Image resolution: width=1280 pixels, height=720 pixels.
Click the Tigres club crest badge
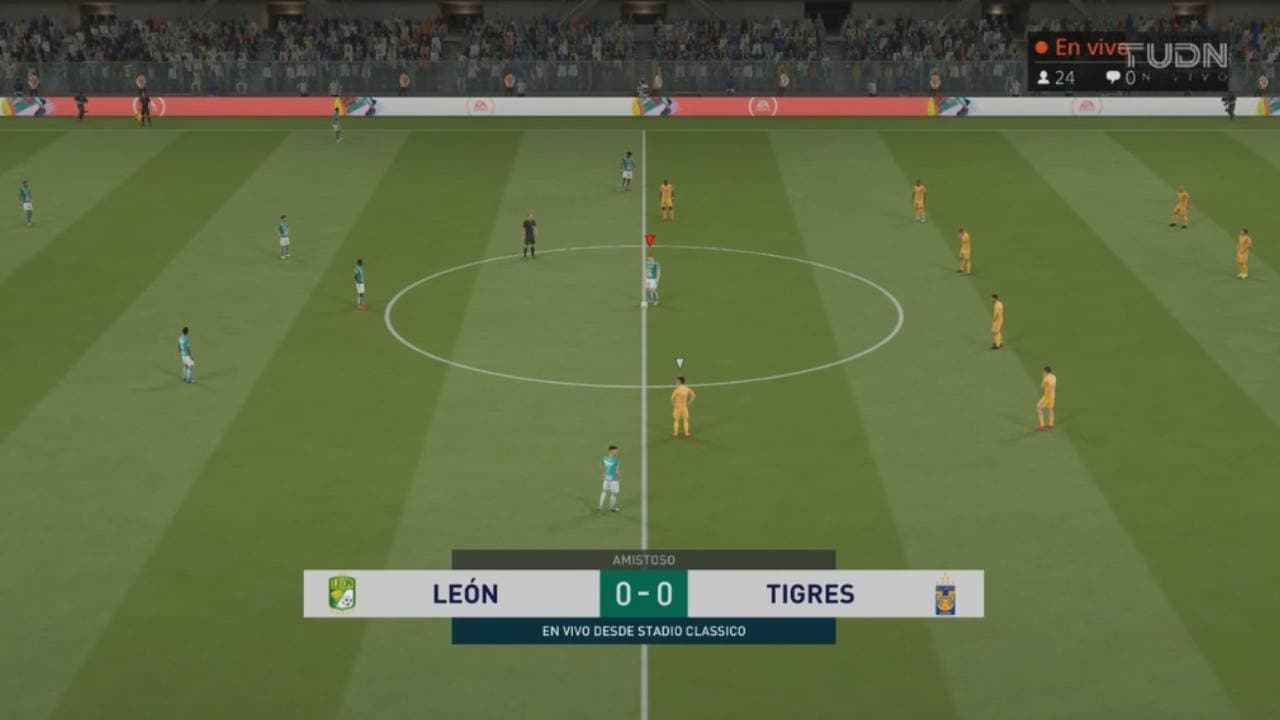click(x=945, y=594)
